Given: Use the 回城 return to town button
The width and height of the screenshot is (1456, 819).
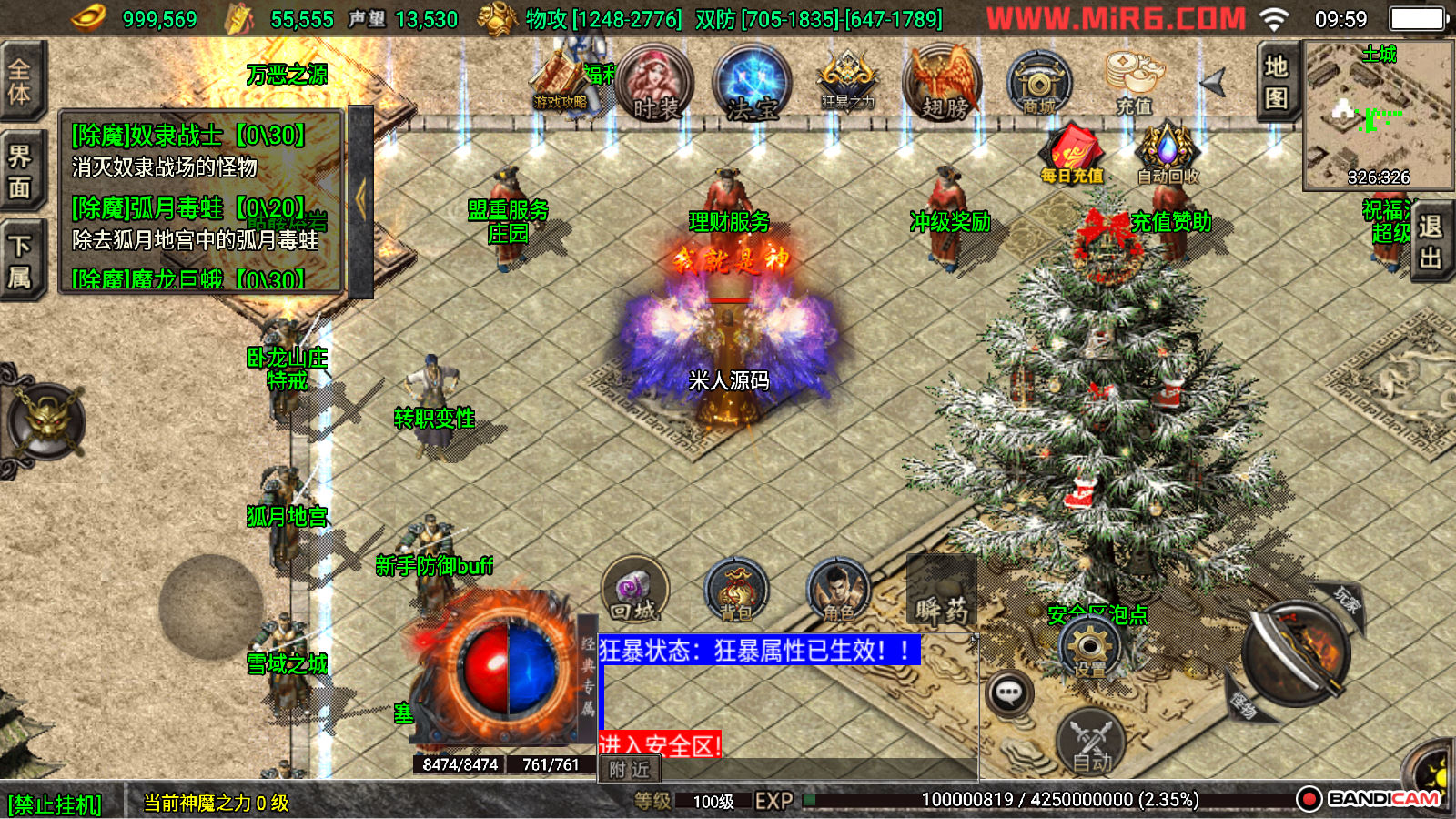Looking at the screenshot, I should click(634, 591).
